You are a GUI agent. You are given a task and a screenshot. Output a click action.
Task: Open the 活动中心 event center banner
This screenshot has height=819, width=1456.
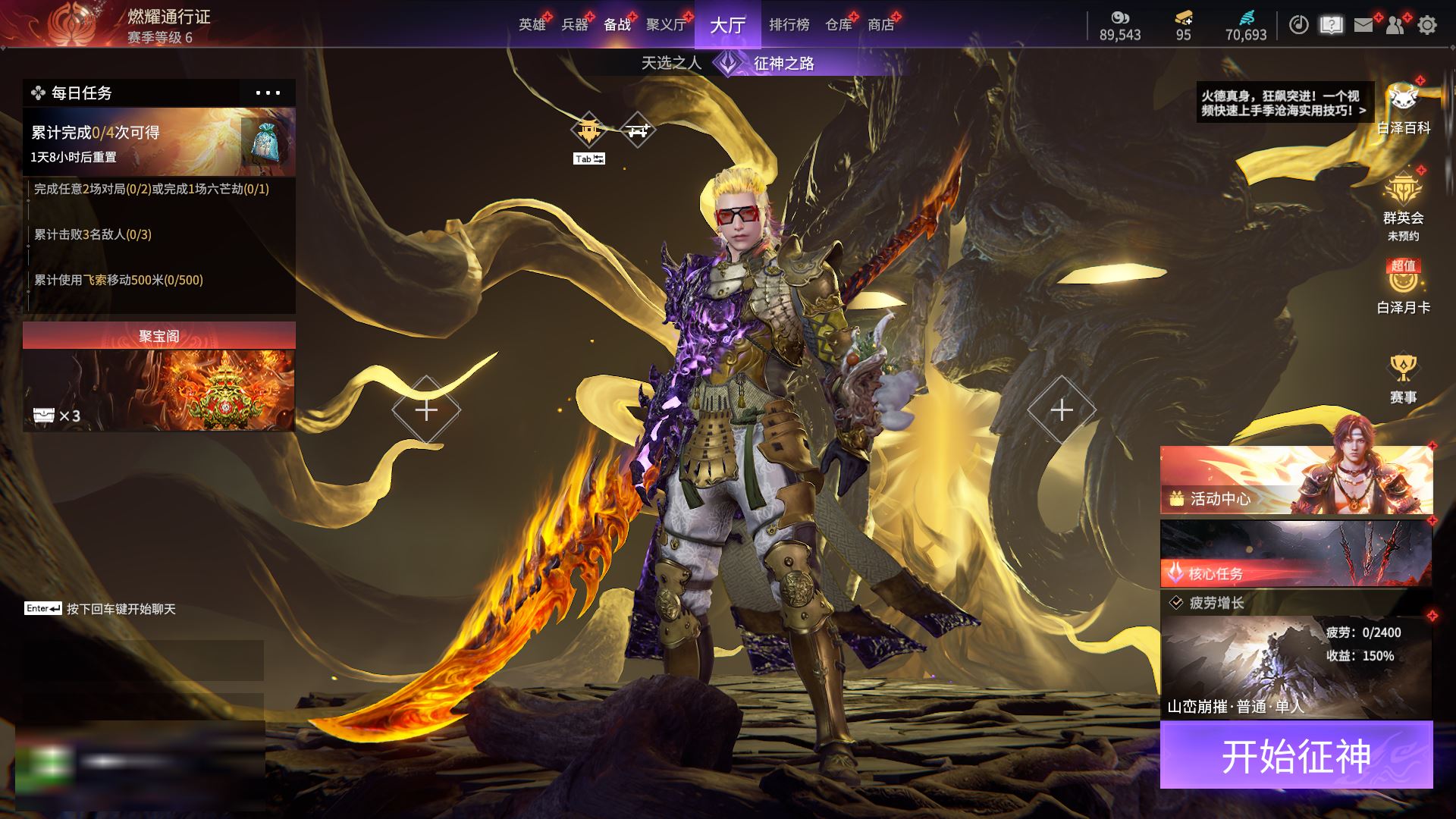point(1296,481)
